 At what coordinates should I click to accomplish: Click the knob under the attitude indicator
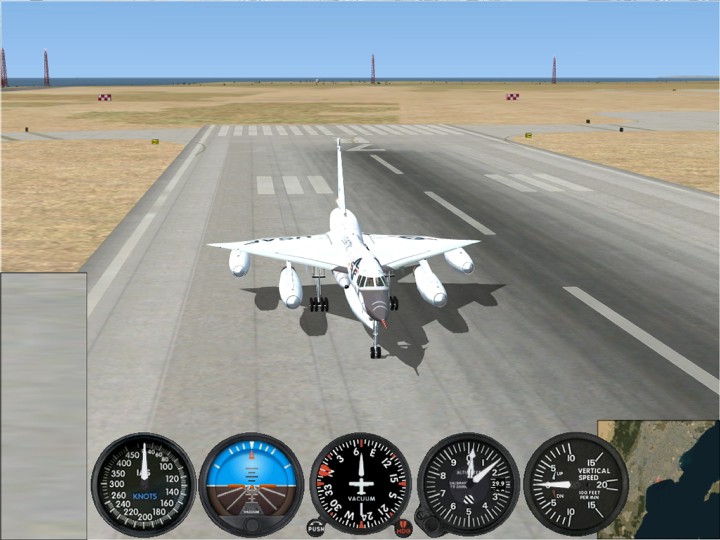pos(250,526)
